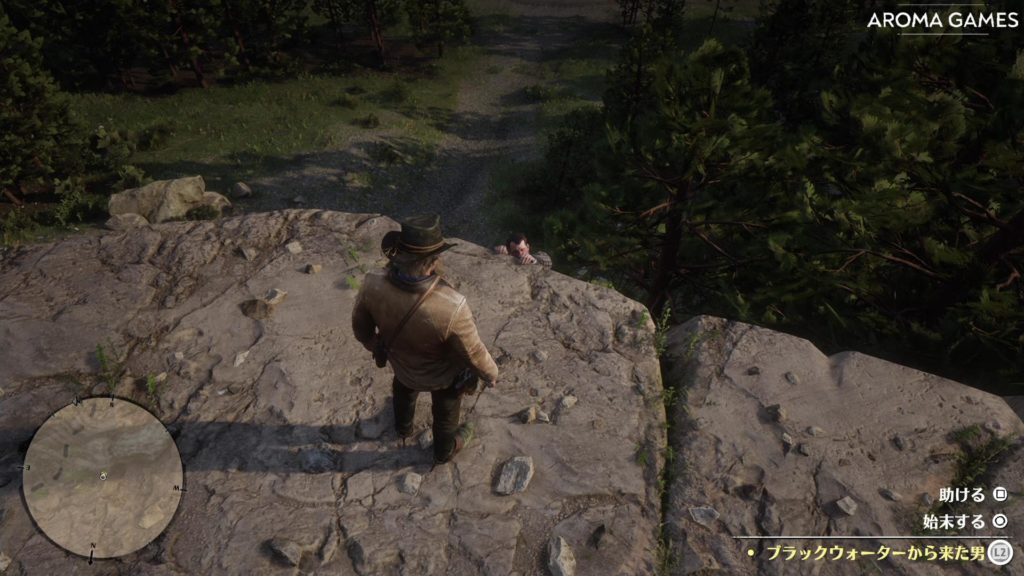Open the circular minimap
This screenshot has width=1024, height=576.
[x=102, y=477]
